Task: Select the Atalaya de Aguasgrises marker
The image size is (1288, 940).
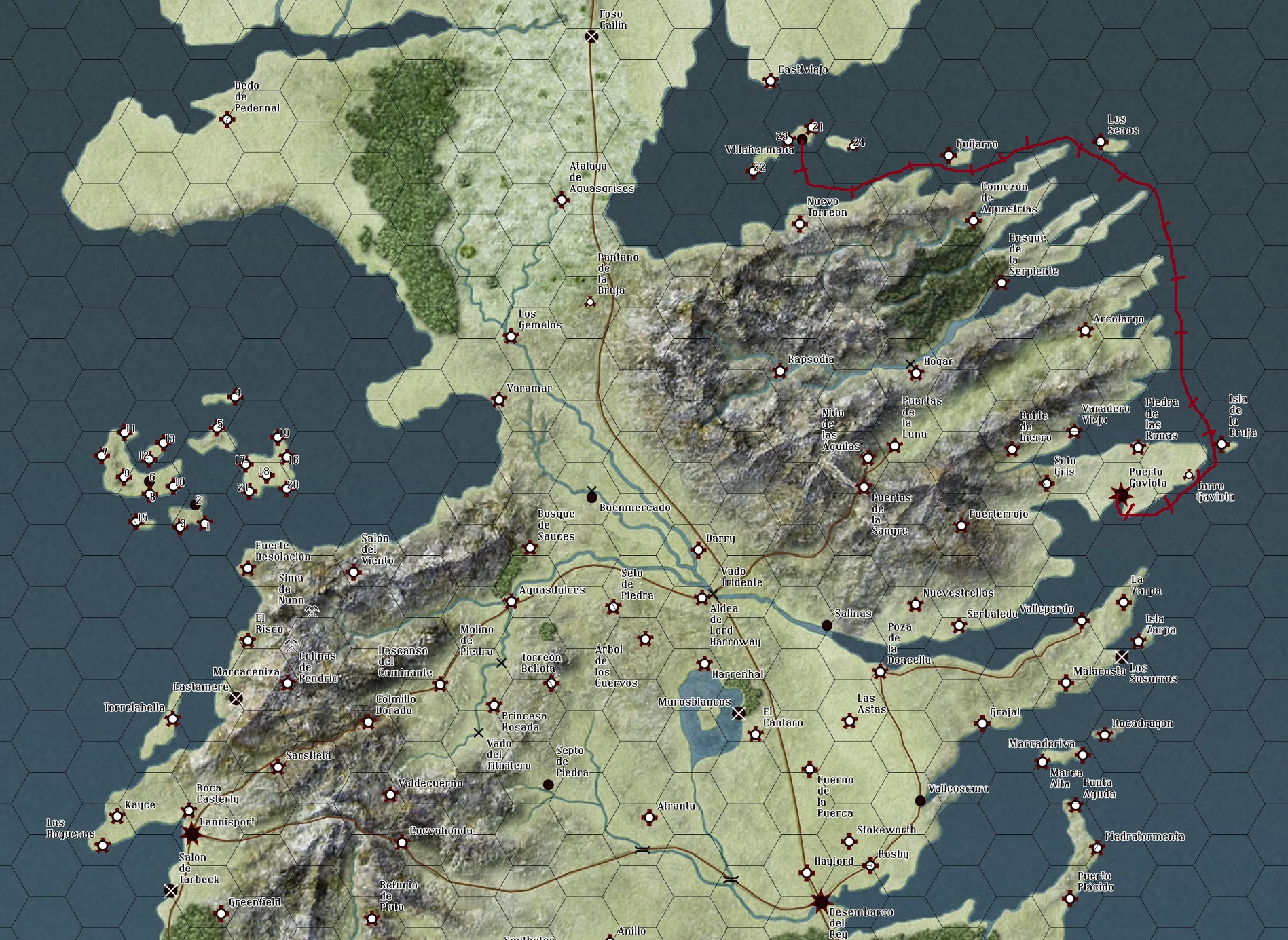Action: pyautogui.click(x=561, y=200)
